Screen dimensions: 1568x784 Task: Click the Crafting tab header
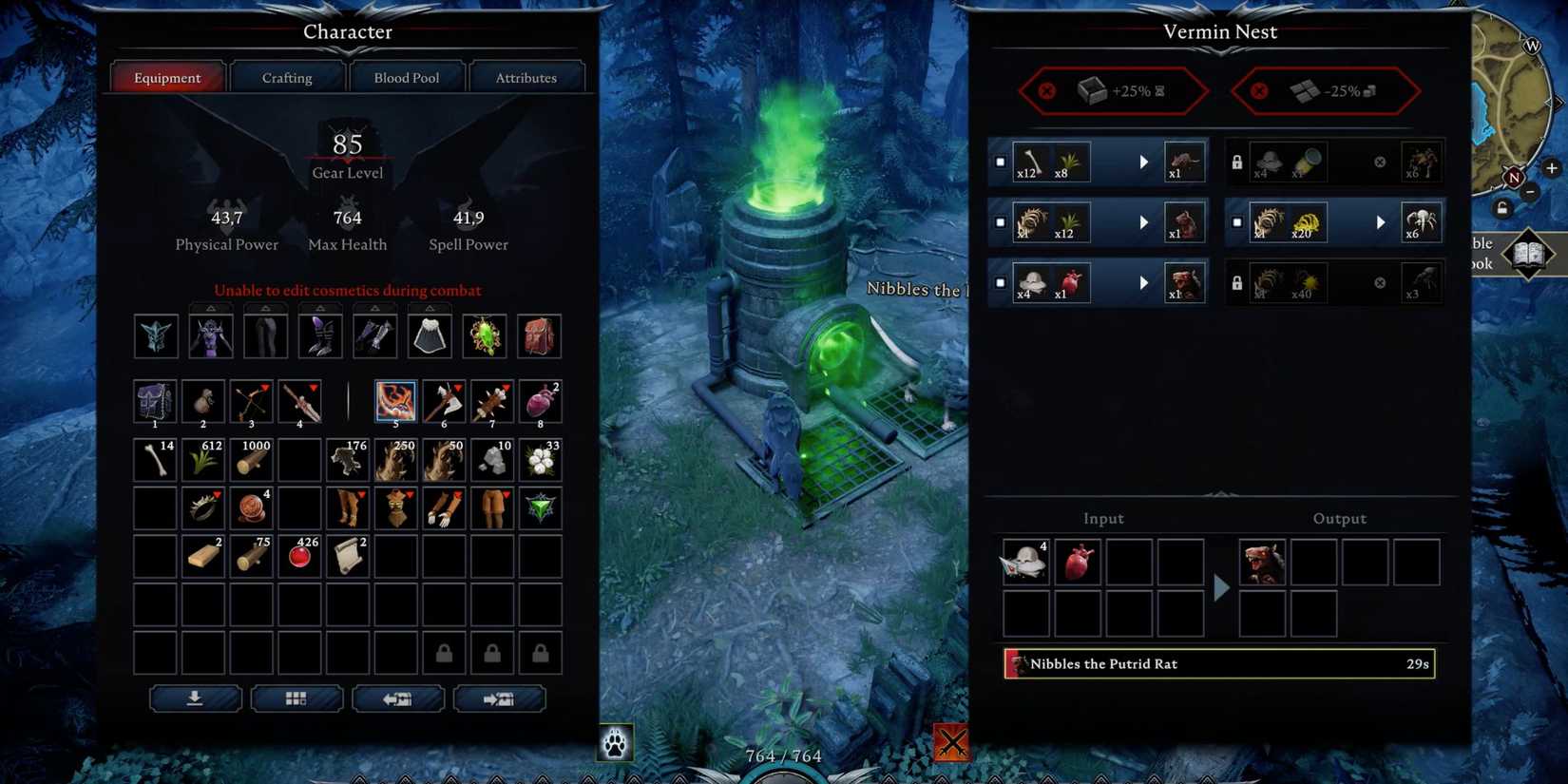tap(287, 77)
